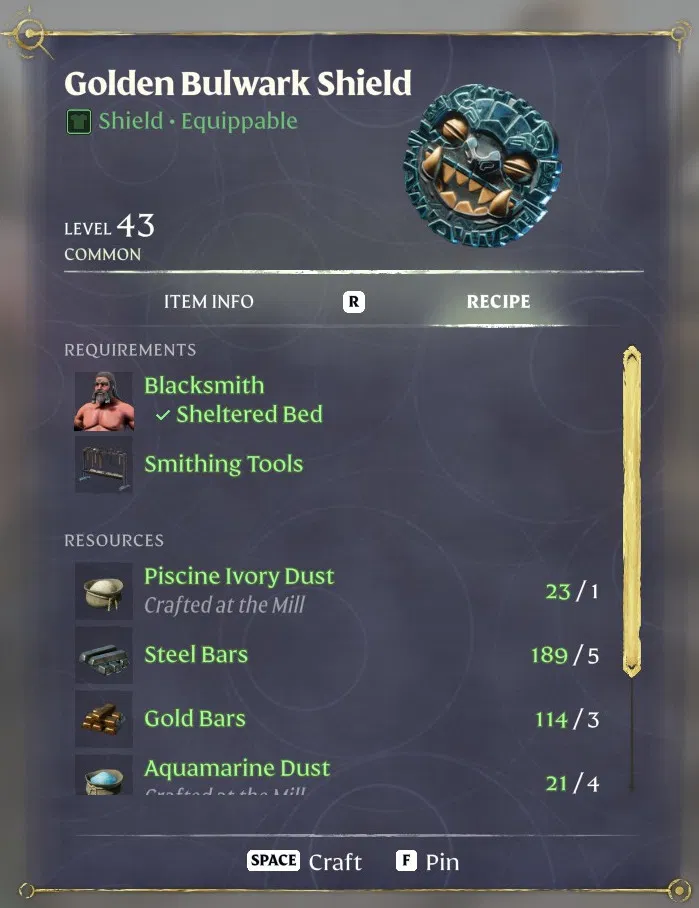Choose the Smithing Tools requirement

(x=223, y=464)
